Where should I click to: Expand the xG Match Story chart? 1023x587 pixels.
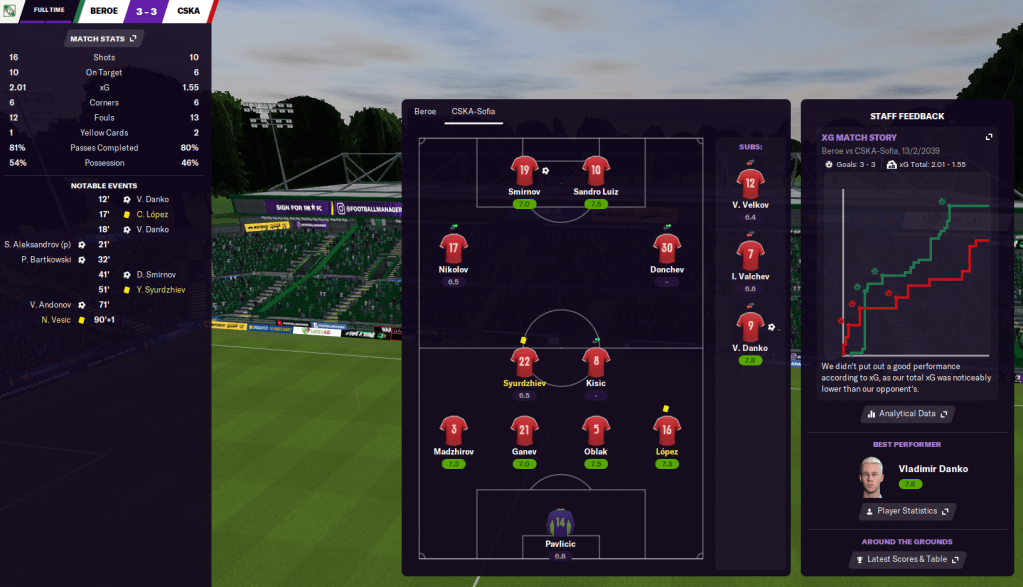tap(989, 137)
